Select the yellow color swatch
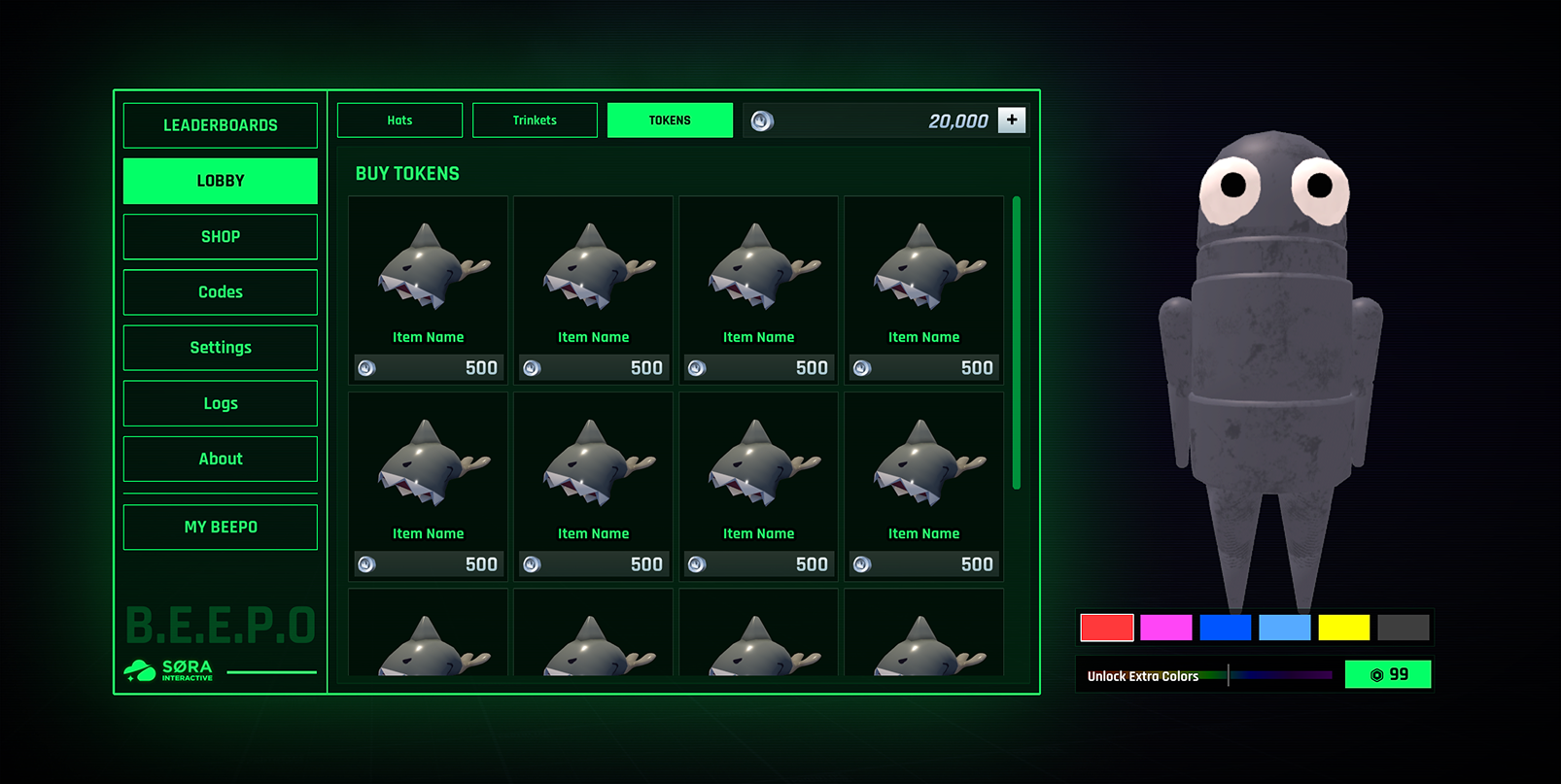This screenshot has width=1561, height=784. pos(1344,628)
